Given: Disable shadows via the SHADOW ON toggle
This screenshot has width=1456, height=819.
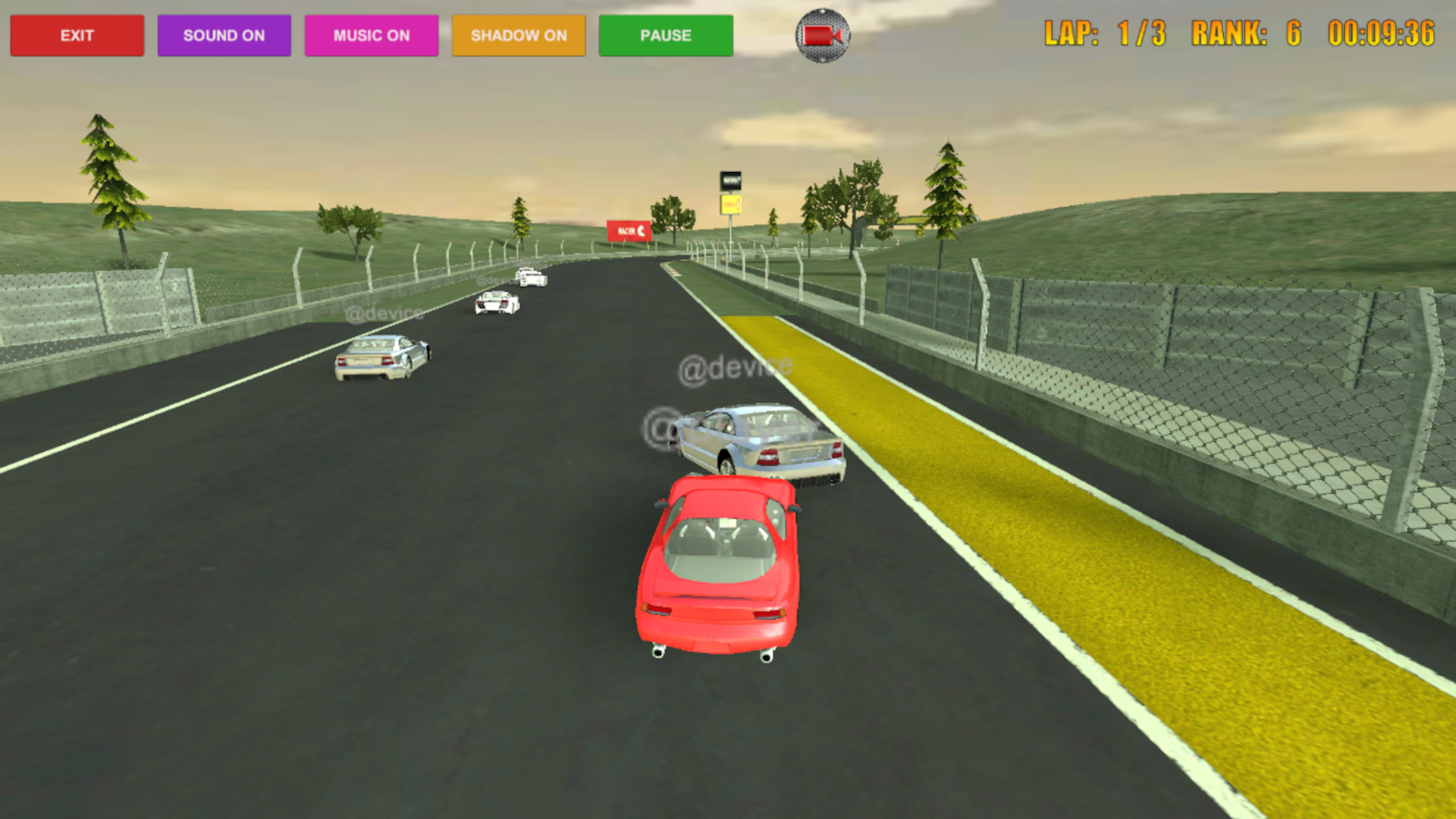Looking at the screenshot, I should tap(518, 35).
